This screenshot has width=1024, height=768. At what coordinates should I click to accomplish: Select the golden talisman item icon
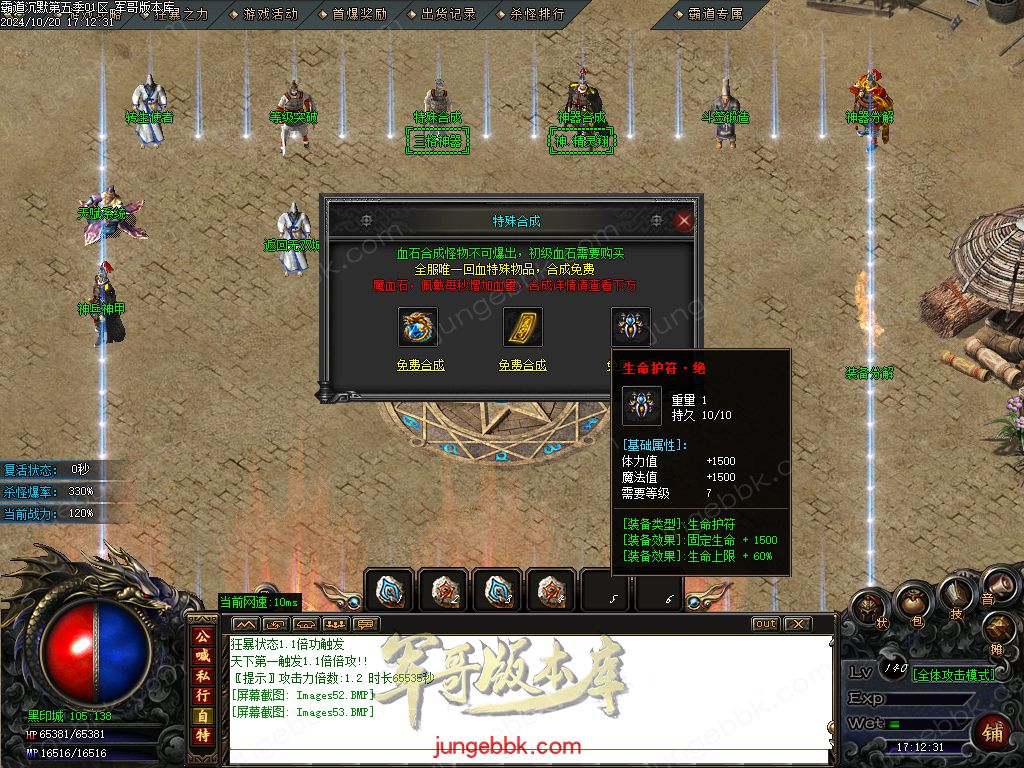(523, 327)
